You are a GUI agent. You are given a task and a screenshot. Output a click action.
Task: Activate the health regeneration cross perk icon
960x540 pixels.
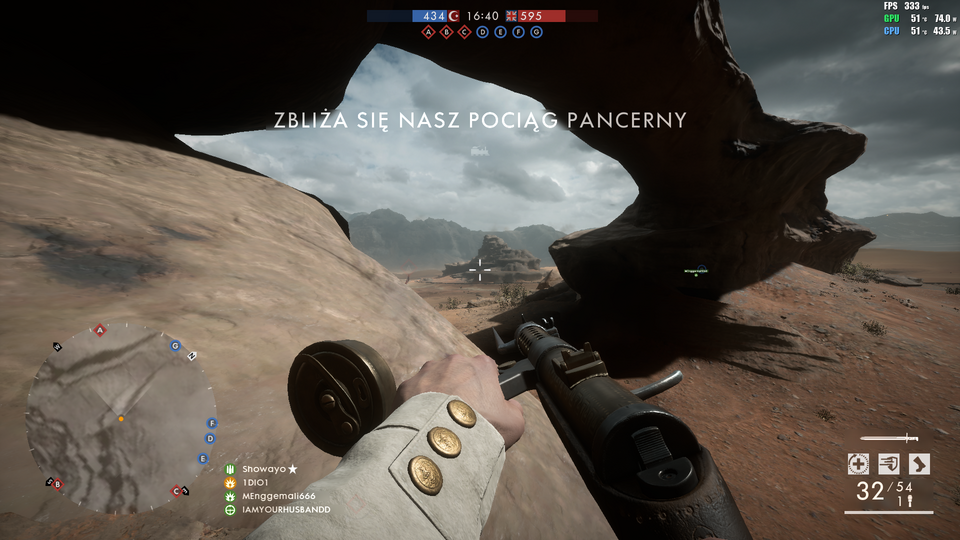857,463
